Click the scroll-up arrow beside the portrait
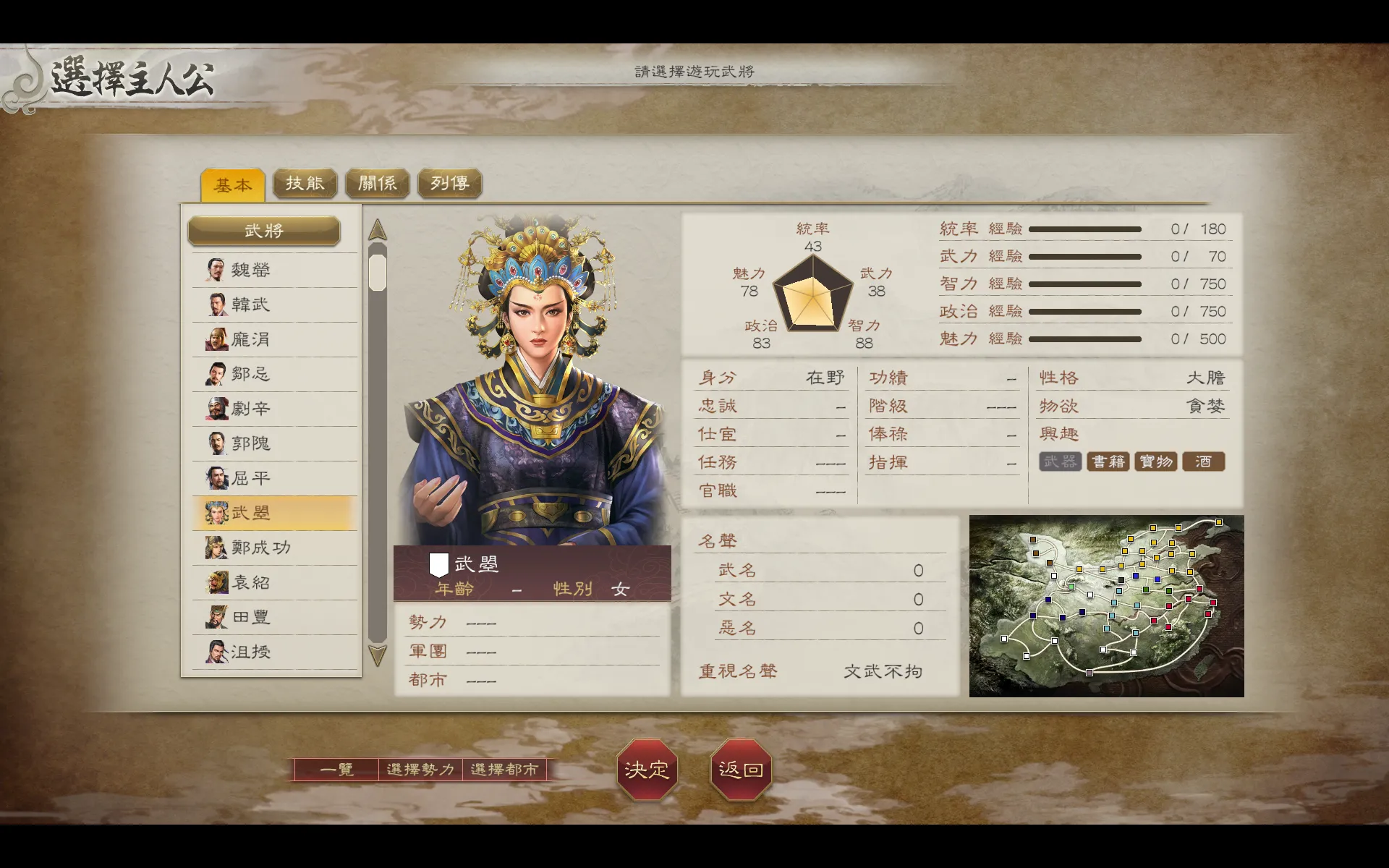This screenshot has height=868, width=1389. 376,230
